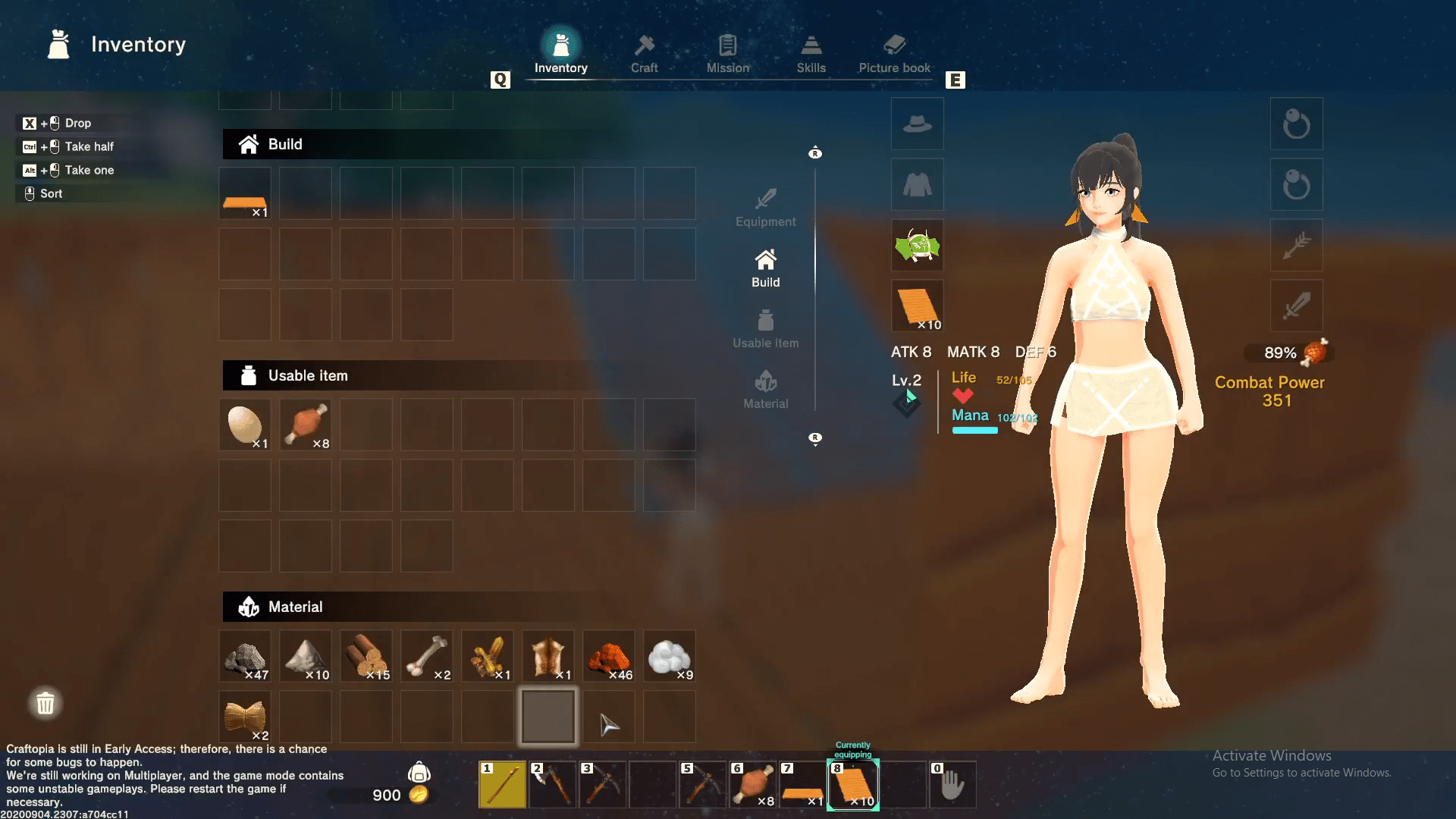Click the Sort button
Image resolution: width=1456 pixels, height=819 pixels.
[42, 193]
